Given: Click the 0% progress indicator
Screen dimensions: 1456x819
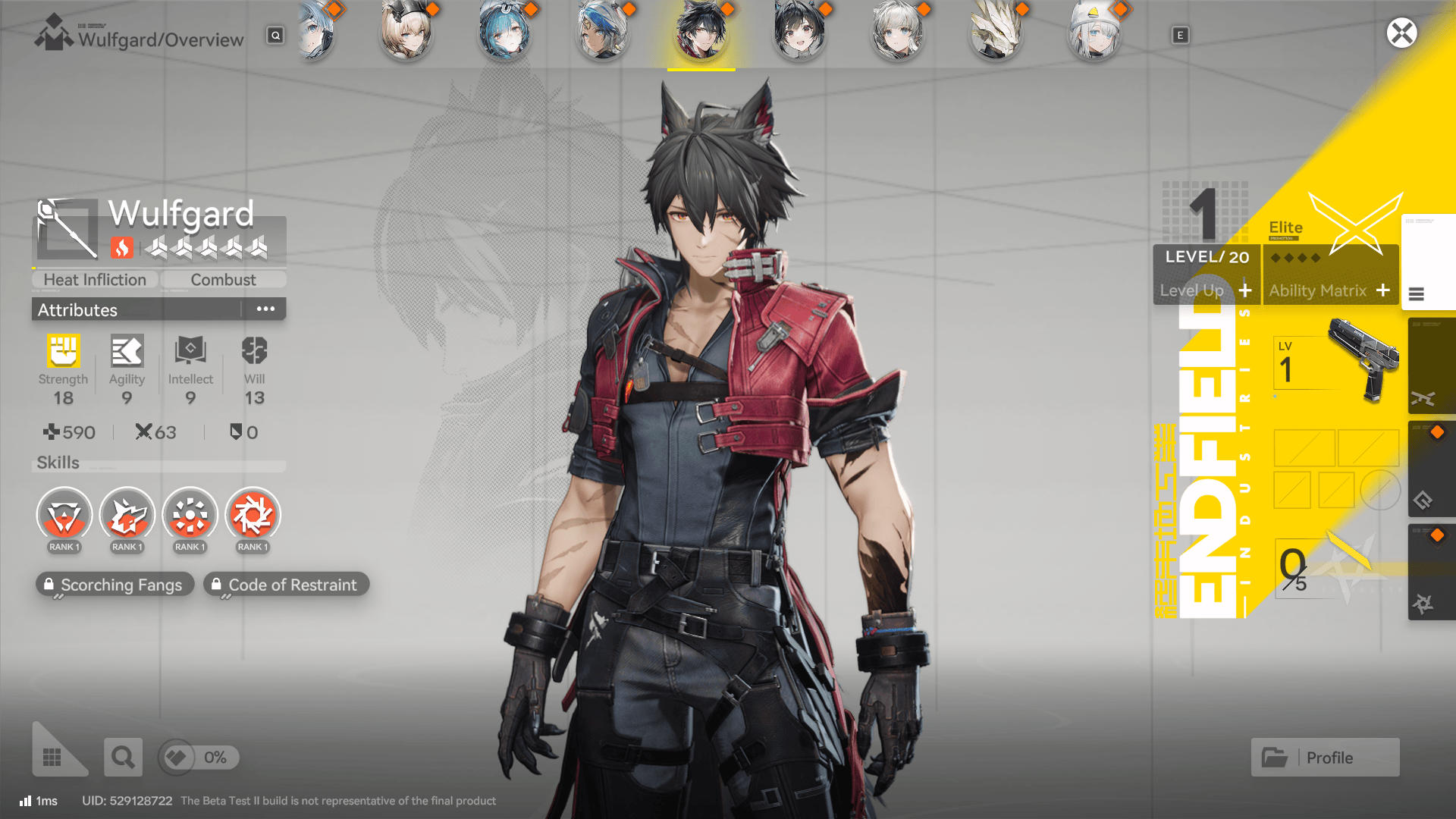Looking at the screenshot, I should 198,757.
